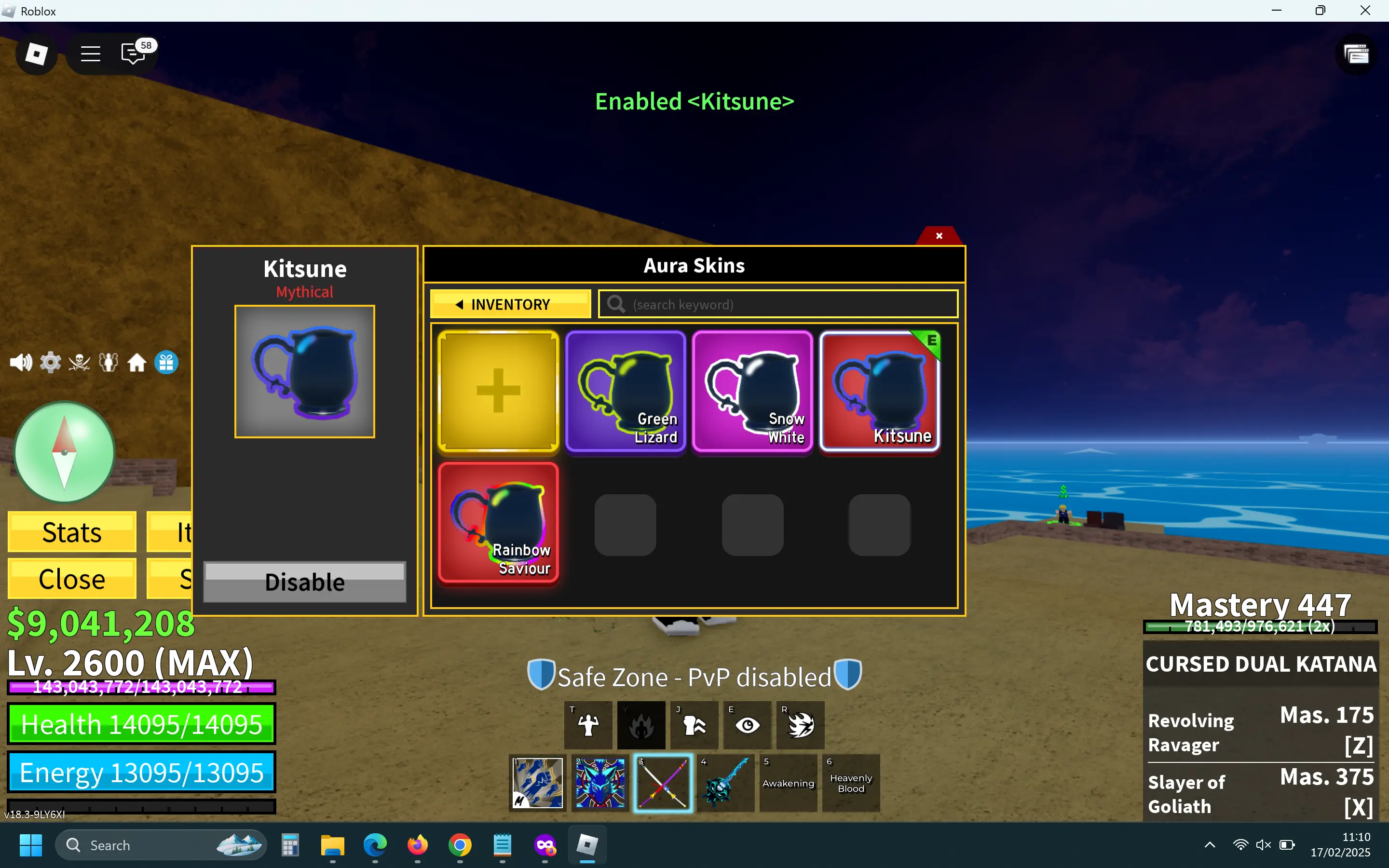This screenshot has width=1389, height=868.
Task: Click the Mastery 447 progress bar
Action: (x=1261, y=626)
